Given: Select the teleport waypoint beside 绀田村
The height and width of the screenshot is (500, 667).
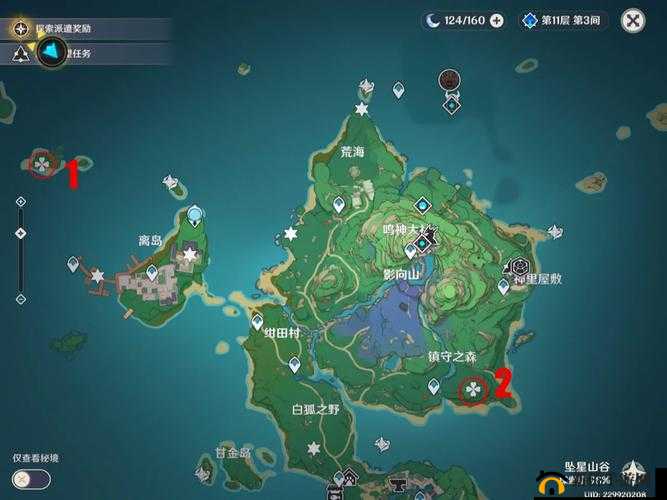Looking at the screenshot, I should (258, 322).
